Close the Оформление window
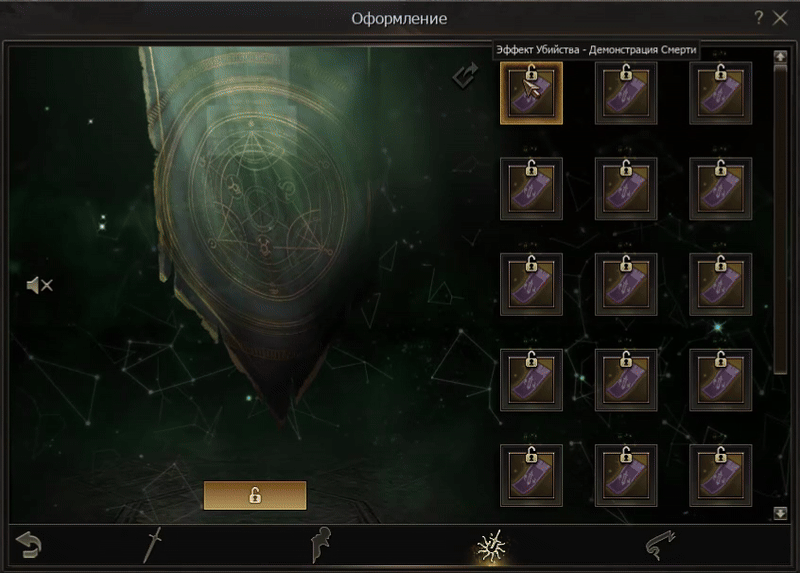Viewport: 800px width, 573px height. [780, 18]
